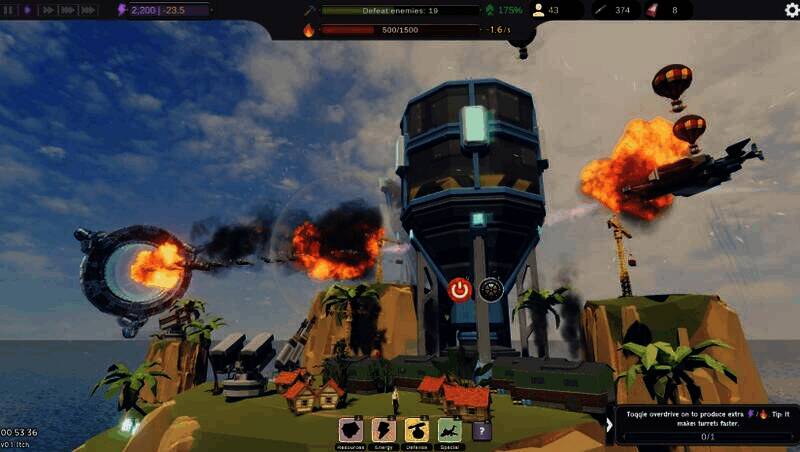
Task: Choose the Energy build category
Action: [x=384, y=430]
